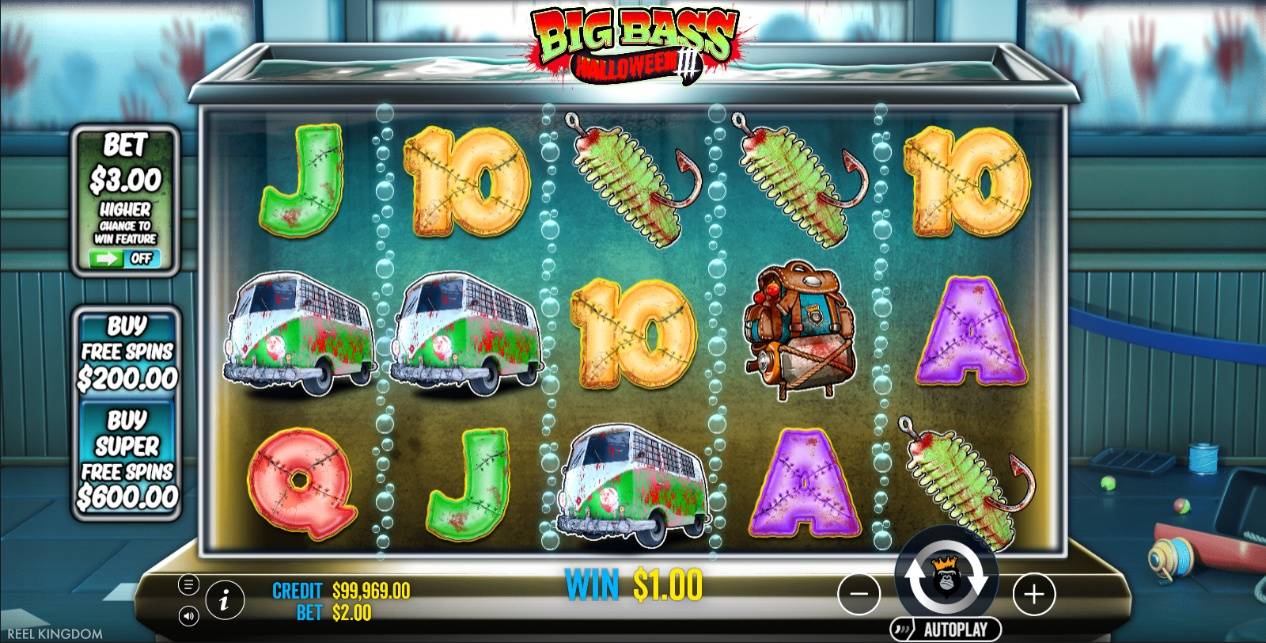Open the Autoplay options
This screenshot has width=1266, height=643.
click(x=946, y=629)
